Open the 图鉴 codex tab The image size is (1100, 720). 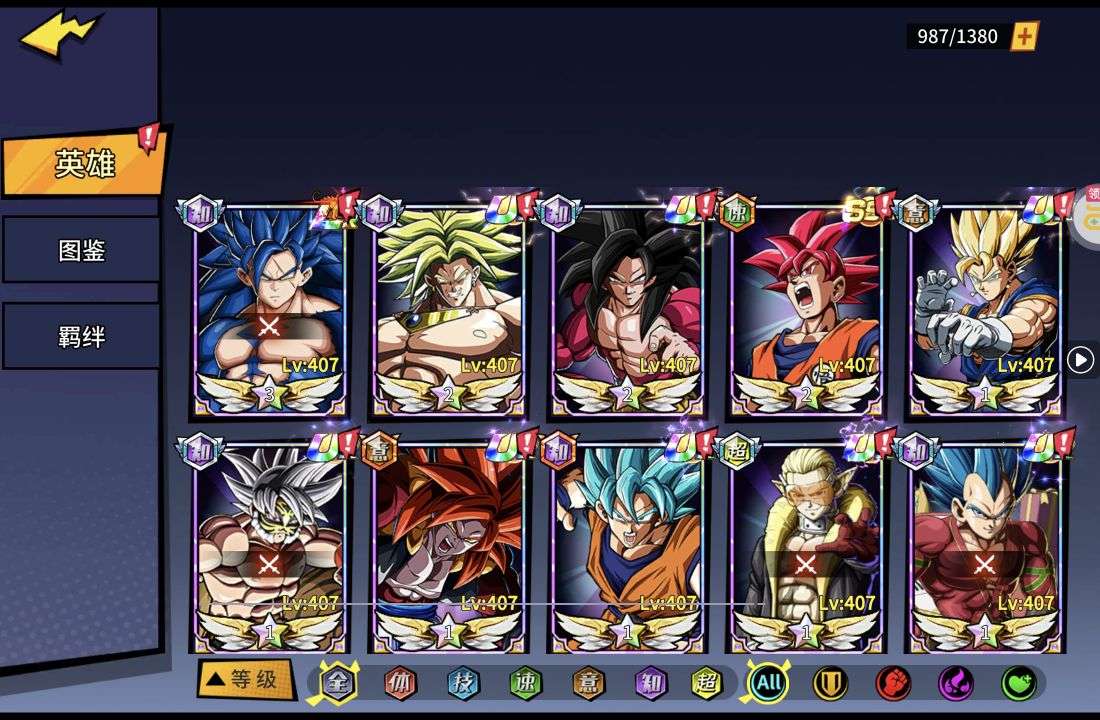81,250
